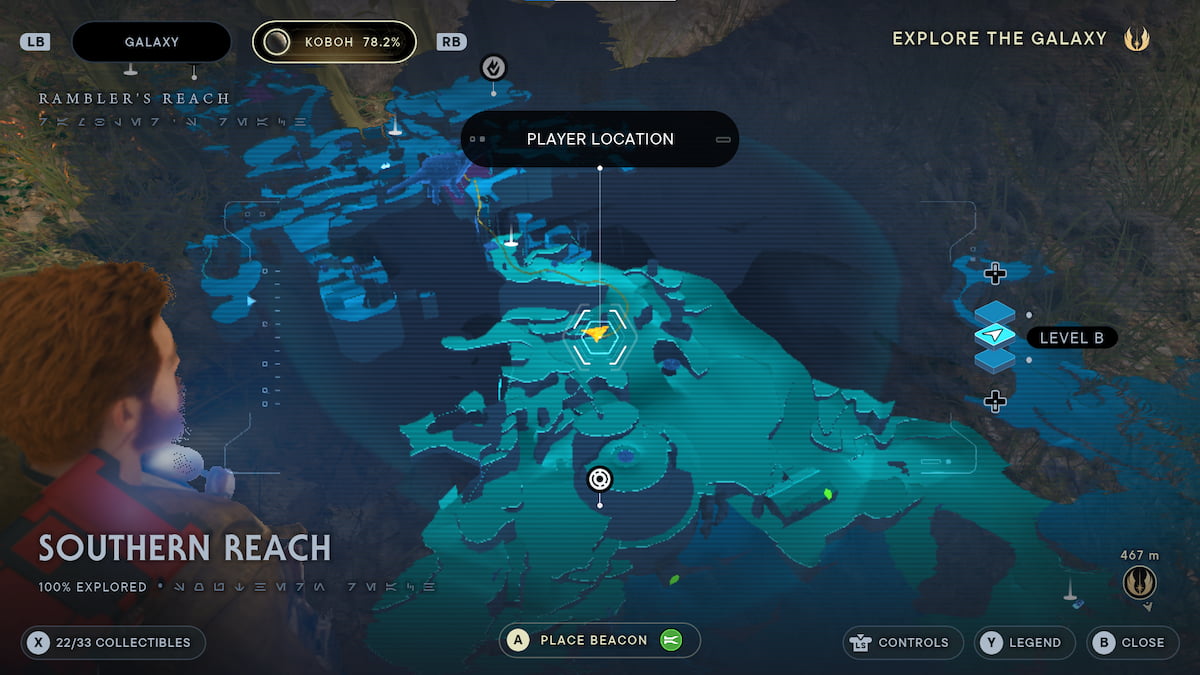Place a beacon on the map
Image resolution: width=1200 pixels, height=675 pixels.
[599, 641]
